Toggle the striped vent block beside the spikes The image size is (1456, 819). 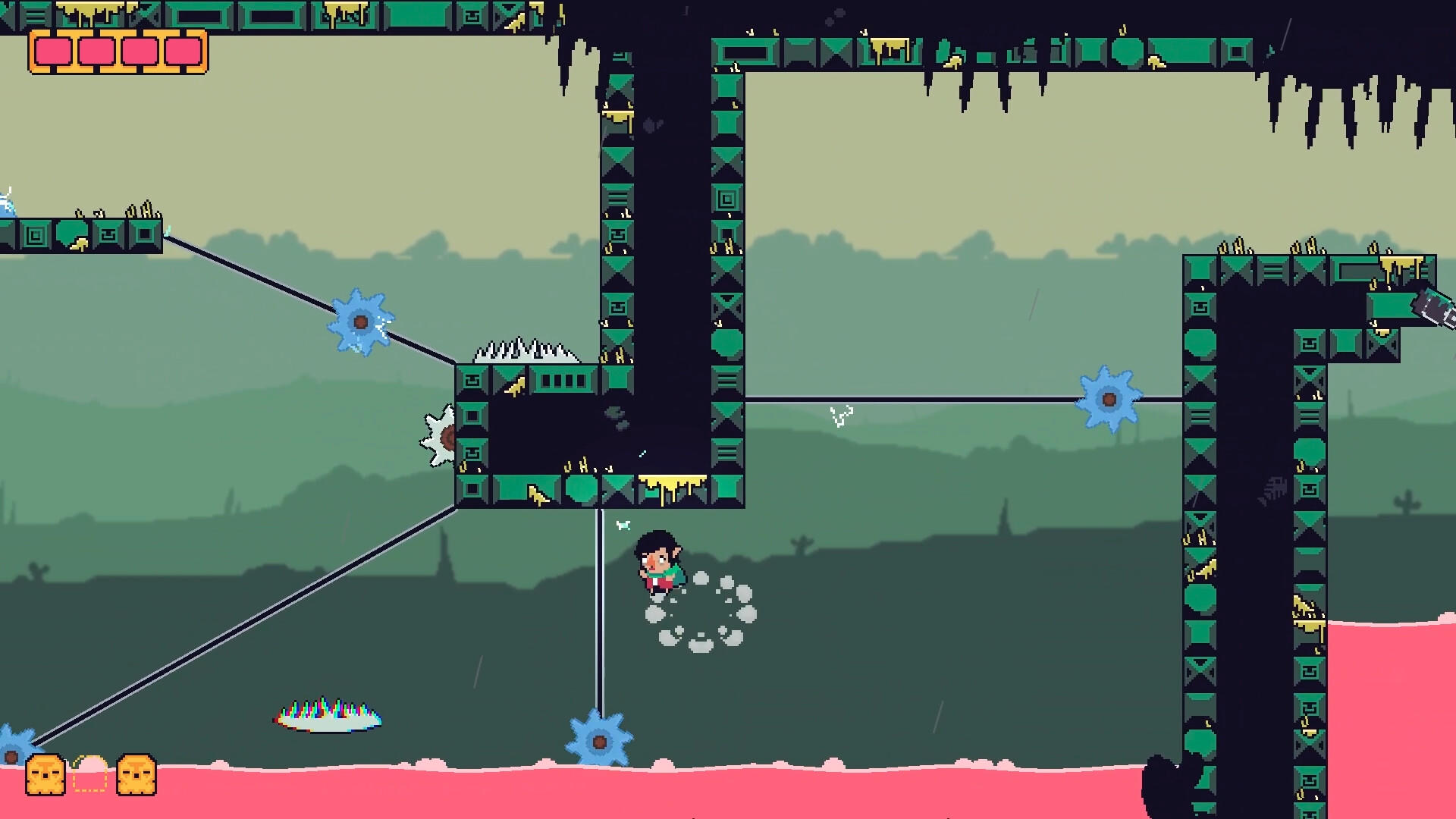pos(563,381)
